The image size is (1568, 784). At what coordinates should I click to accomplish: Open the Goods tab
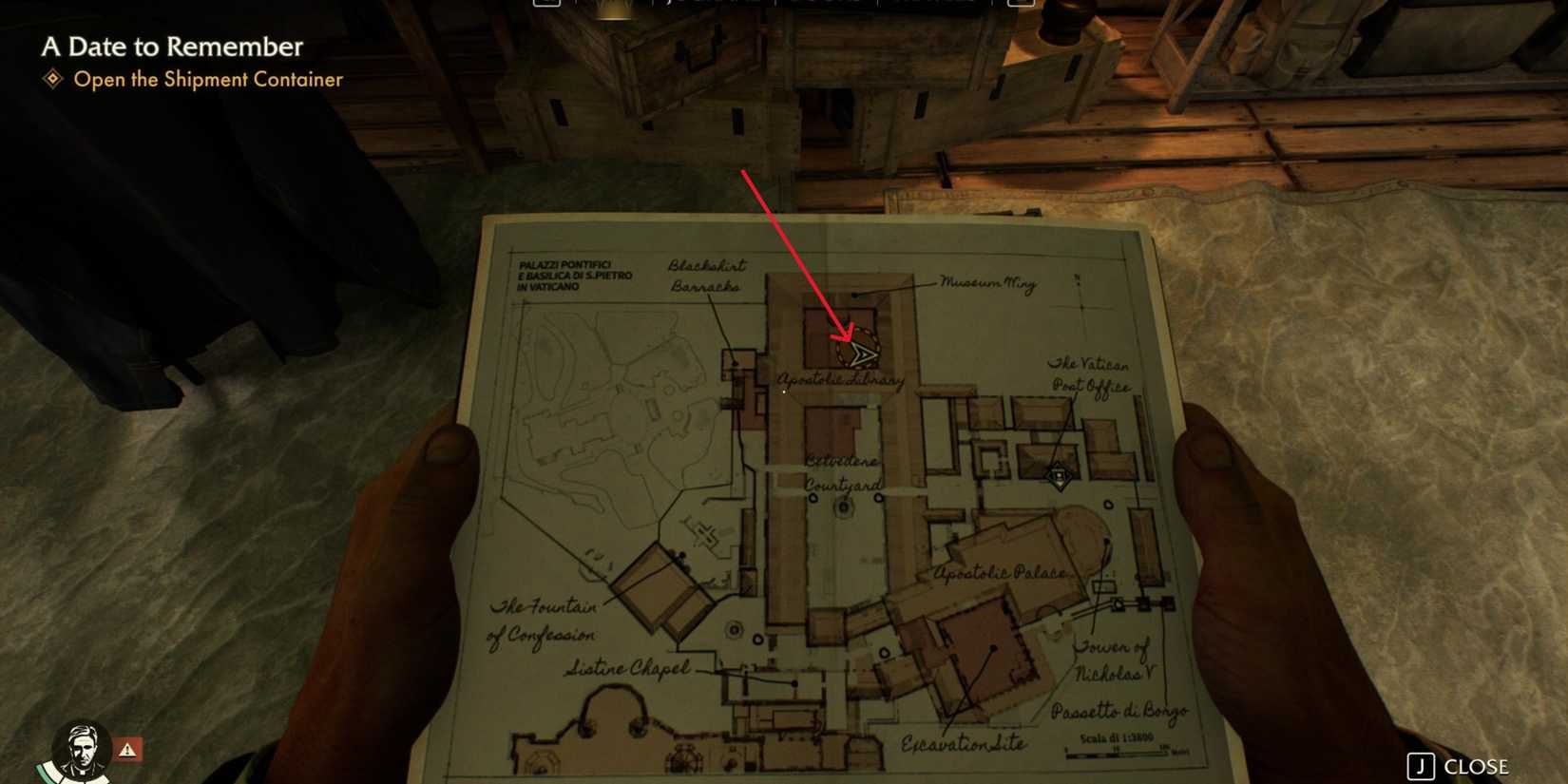[825, 4]
